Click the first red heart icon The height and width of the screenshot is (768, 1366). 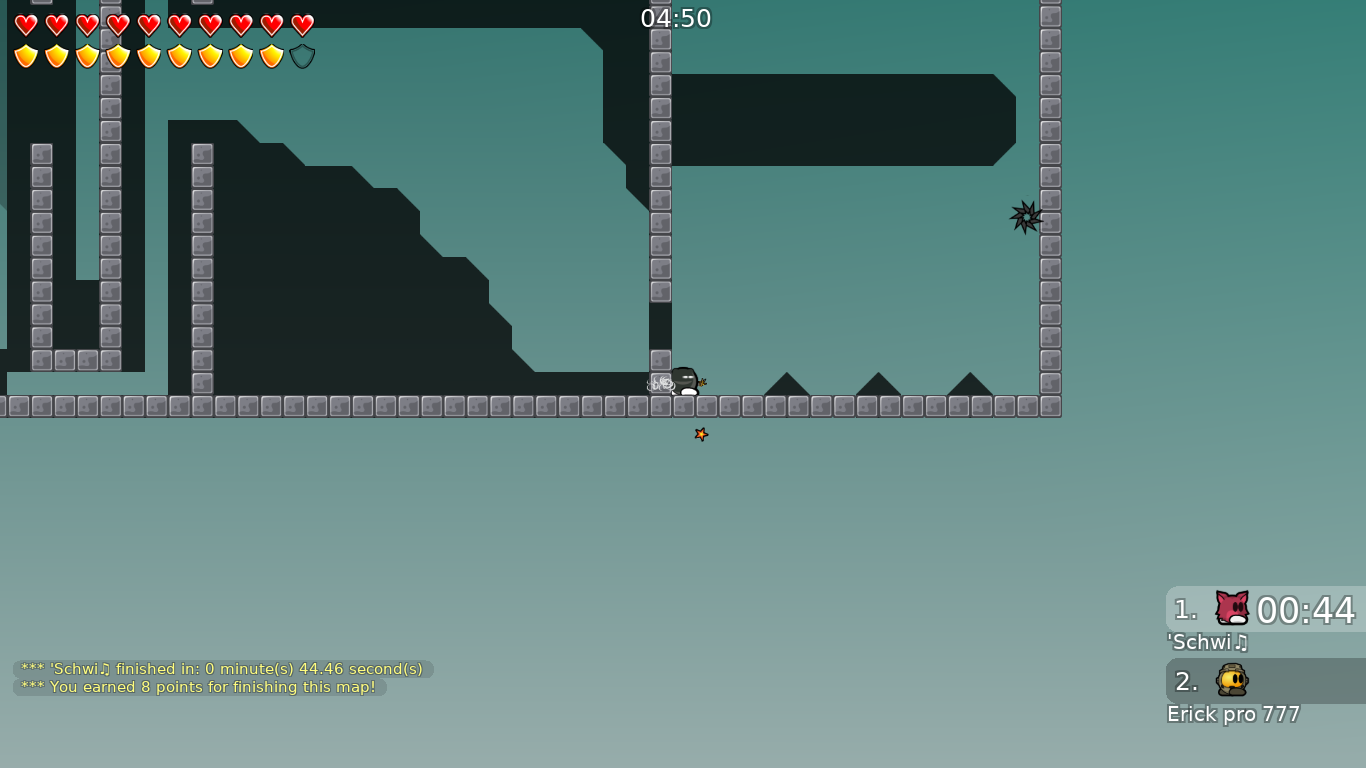(25, 25)
